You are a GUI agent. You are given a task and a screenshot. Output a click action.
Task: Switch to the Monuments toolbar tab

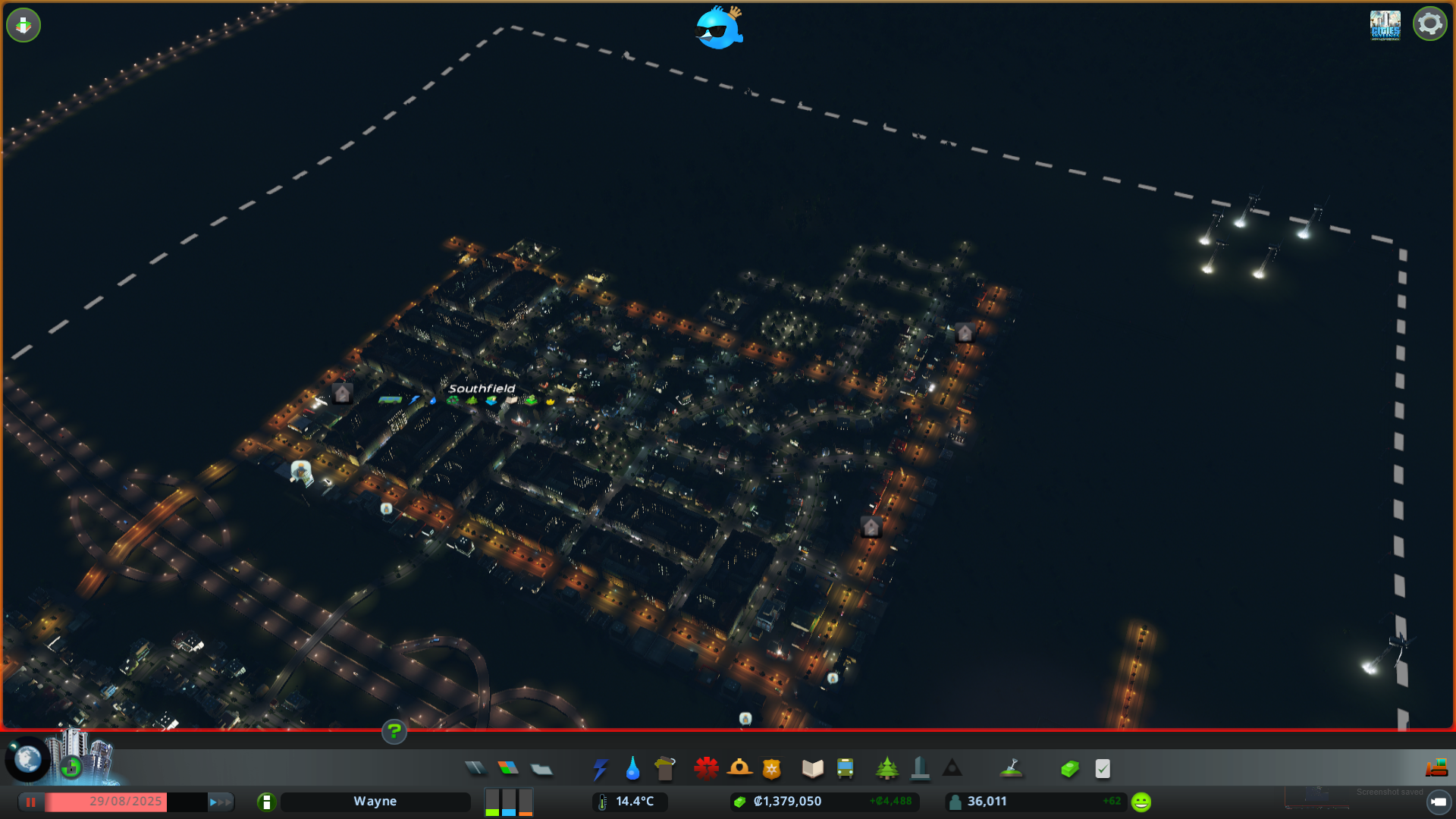coord(952,768)
